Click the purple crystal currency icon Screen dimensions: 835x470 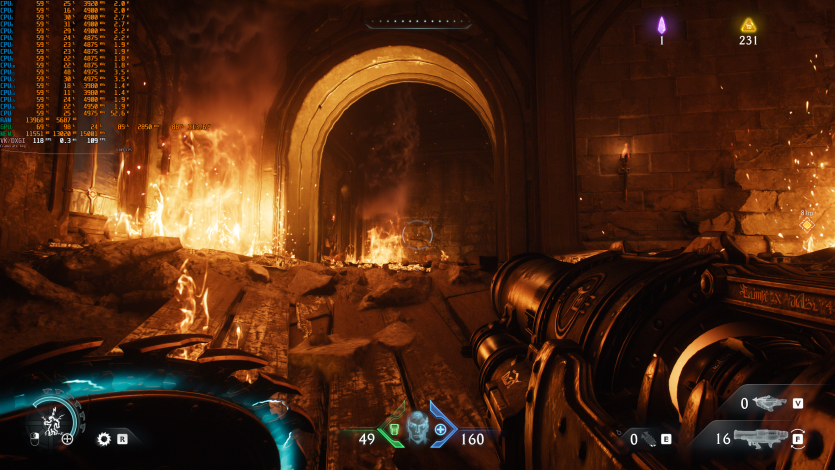(x=661, y=25)
